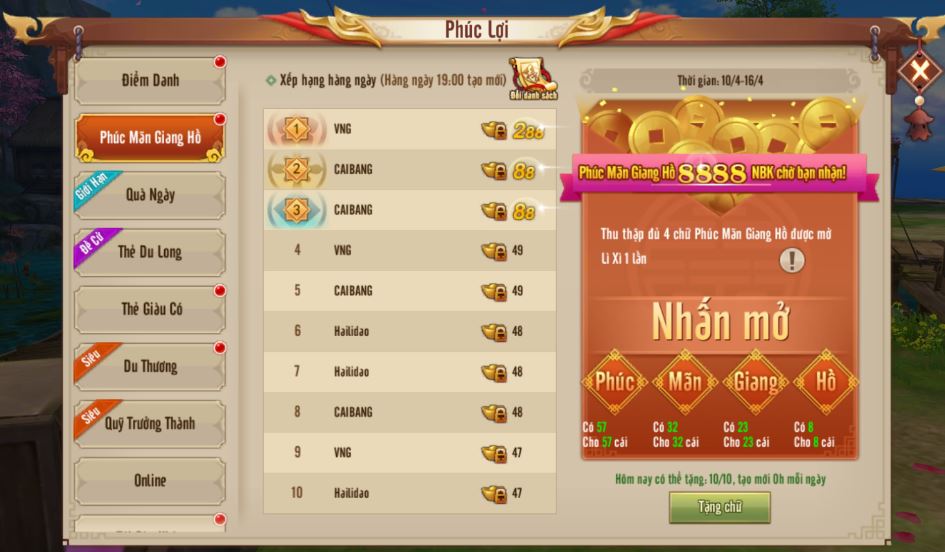This screenshot has width=945, height=552.
Task: Show the Thẻ Giàu Có tab
Action: click(x=149, y=309)
